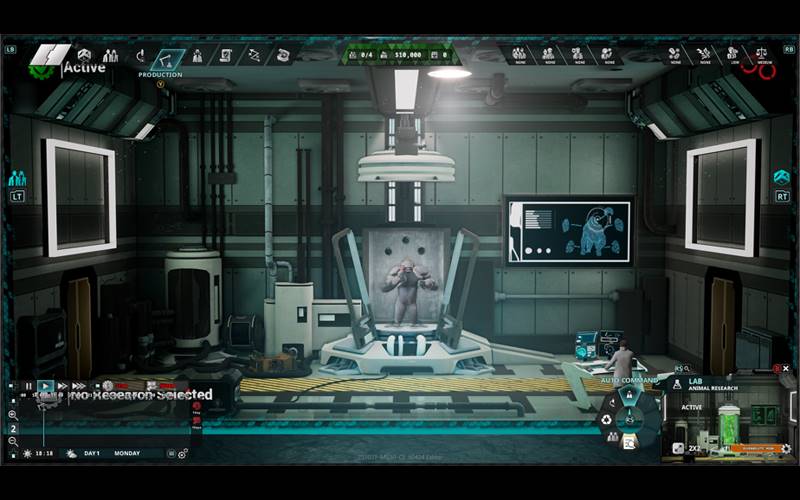Choose the recycle option in command wheel
Image resolution: width=800 pixels, height=500 pixels.
pyautogui.click(x=609, y=419)
